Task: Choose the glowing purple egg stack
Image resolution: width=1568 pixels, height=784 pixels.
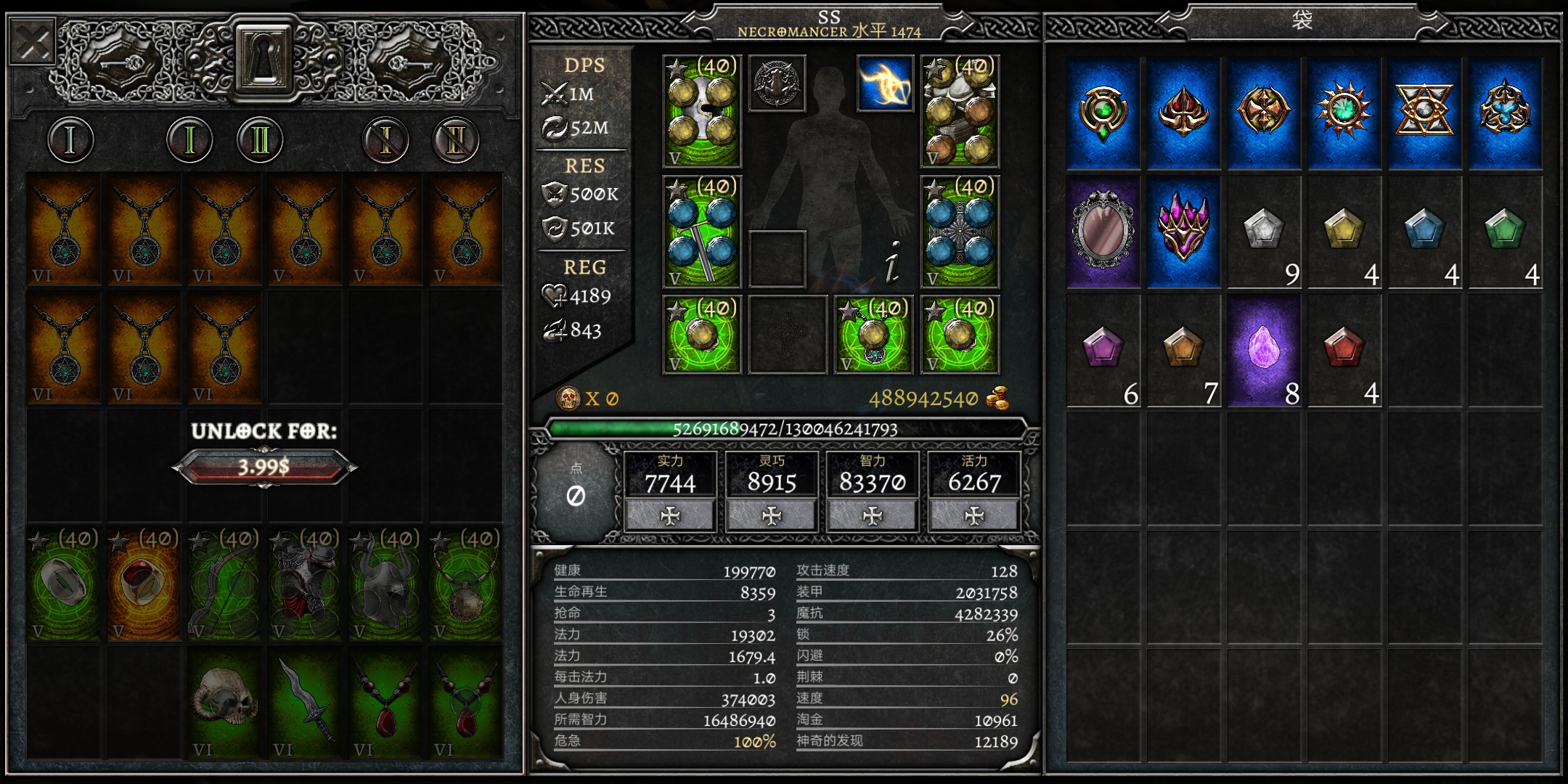Action: pyautogui.click(x=1263, y=350)
